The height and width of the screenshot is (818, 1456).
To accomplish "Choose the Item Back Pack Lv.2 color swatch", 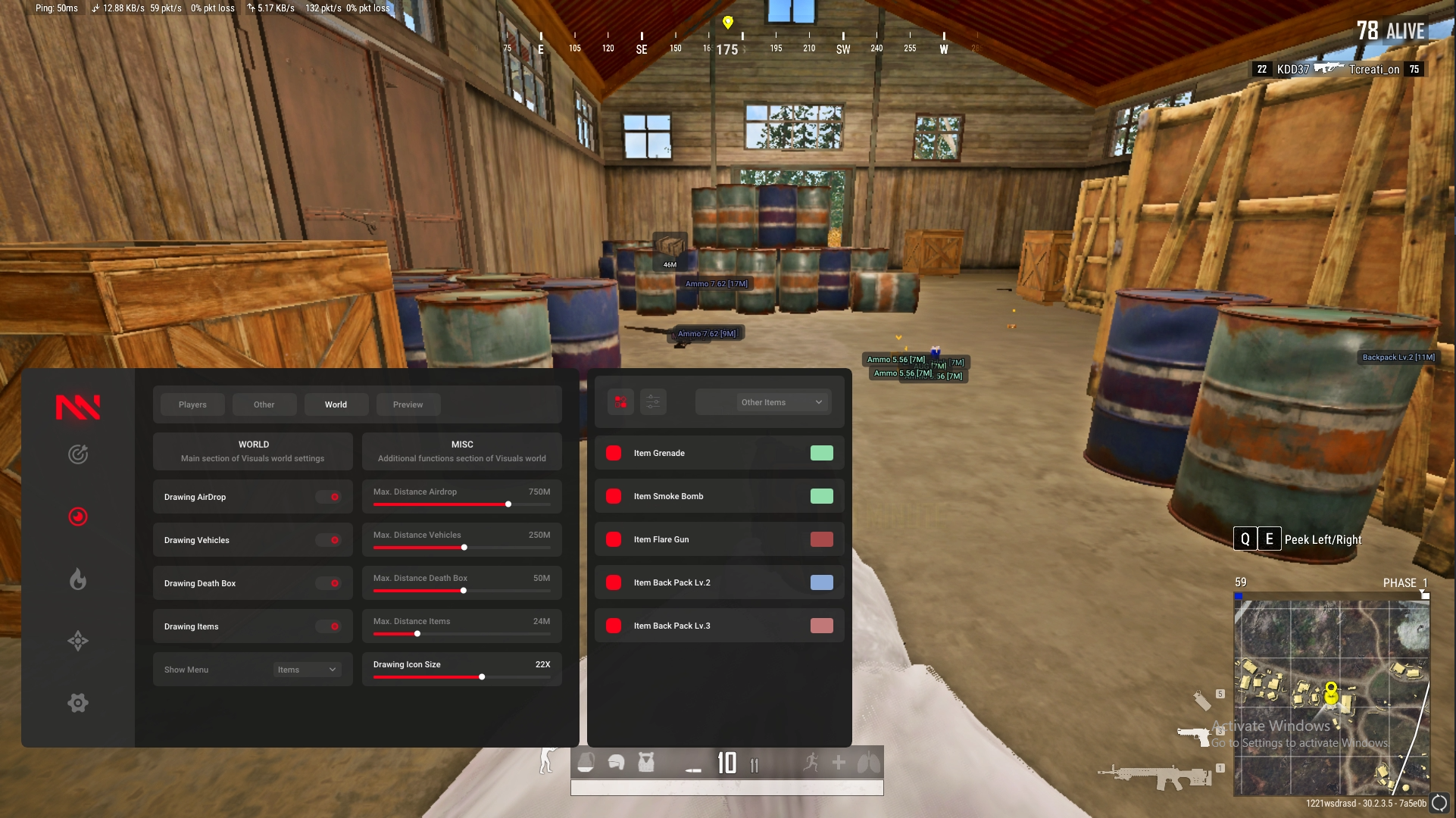I will 821,582.
